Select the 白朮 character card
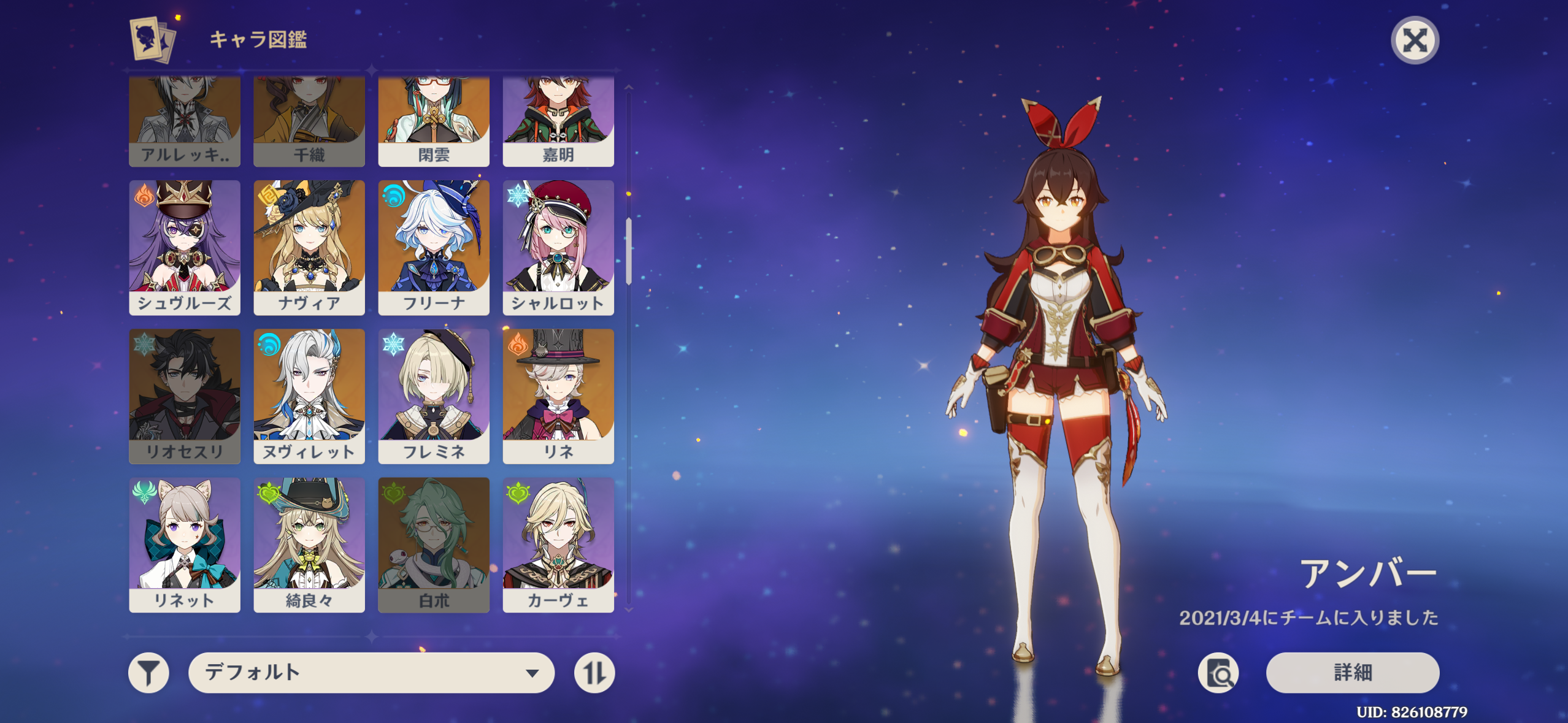This screenshot has width=1568, height=723. [x=434, y=545]
